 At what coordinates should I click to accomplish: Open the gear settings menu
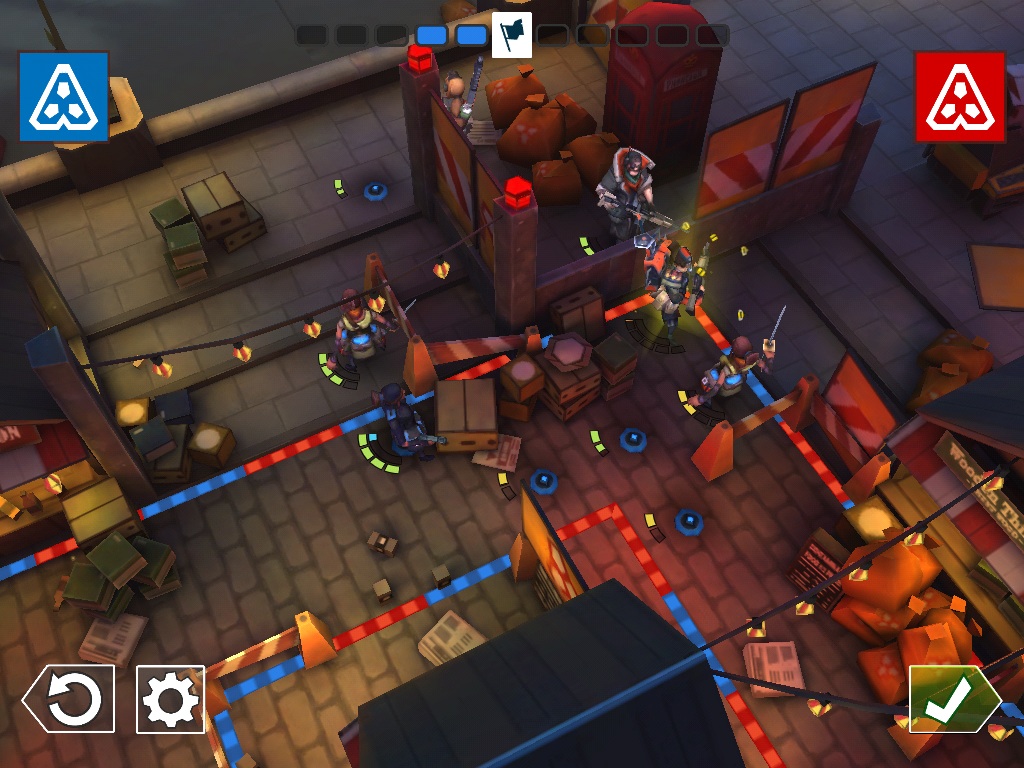pyautogui.click(x=170, y=699)
